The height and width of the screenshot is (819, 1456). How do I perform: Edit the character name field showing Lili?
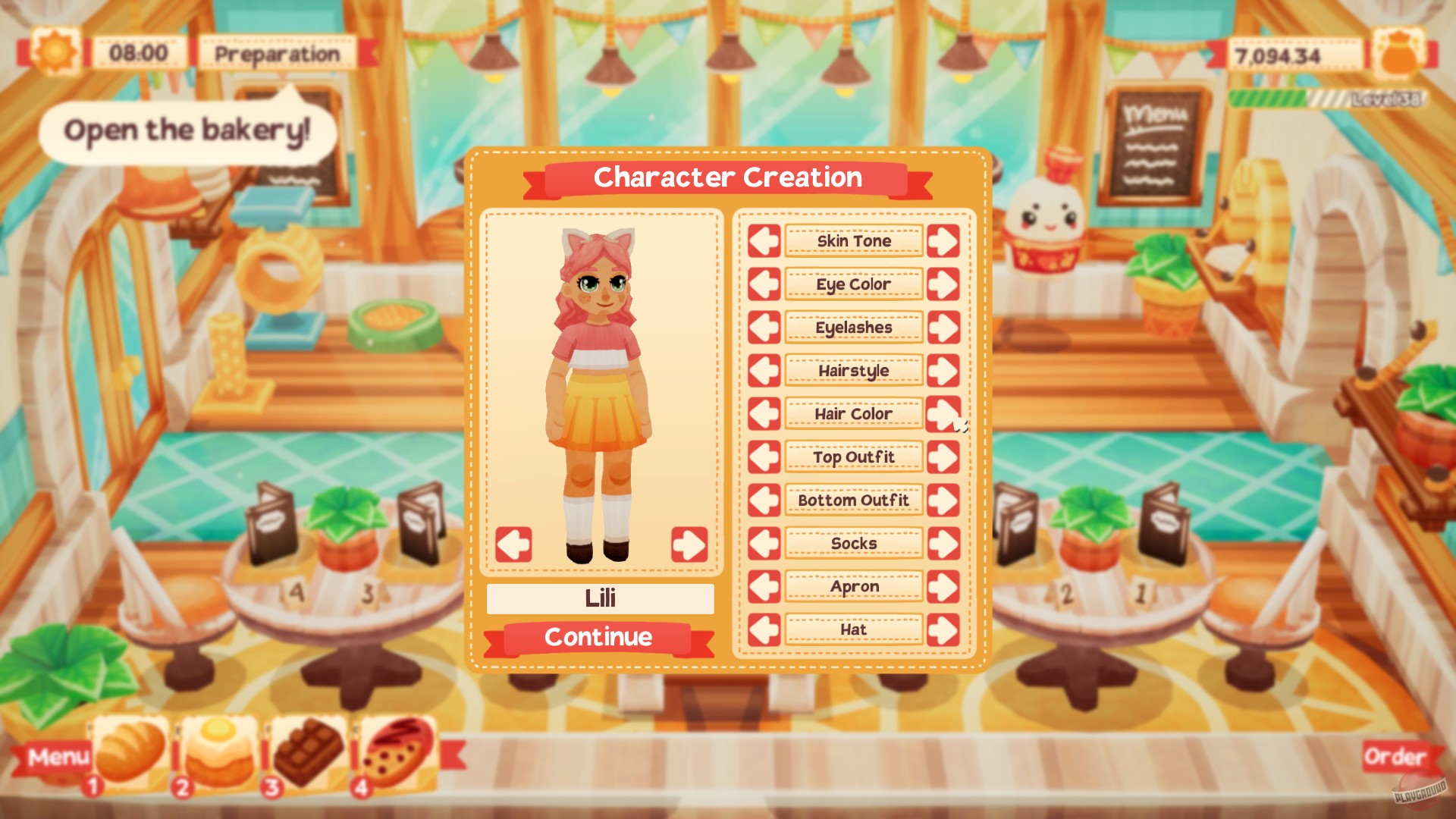click(x=599, y=598)
